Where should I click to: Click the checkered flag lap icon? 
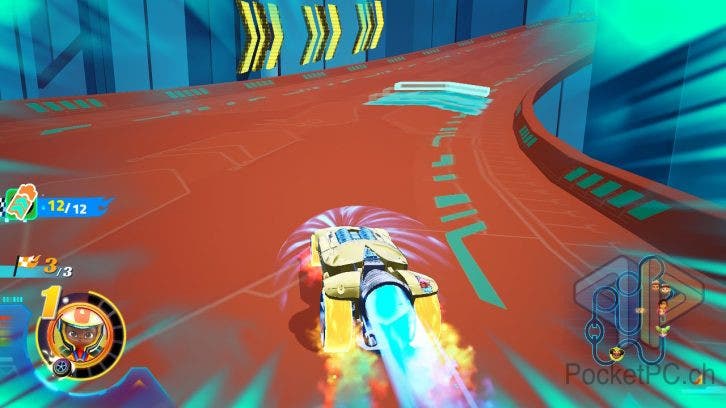[28, 266]
